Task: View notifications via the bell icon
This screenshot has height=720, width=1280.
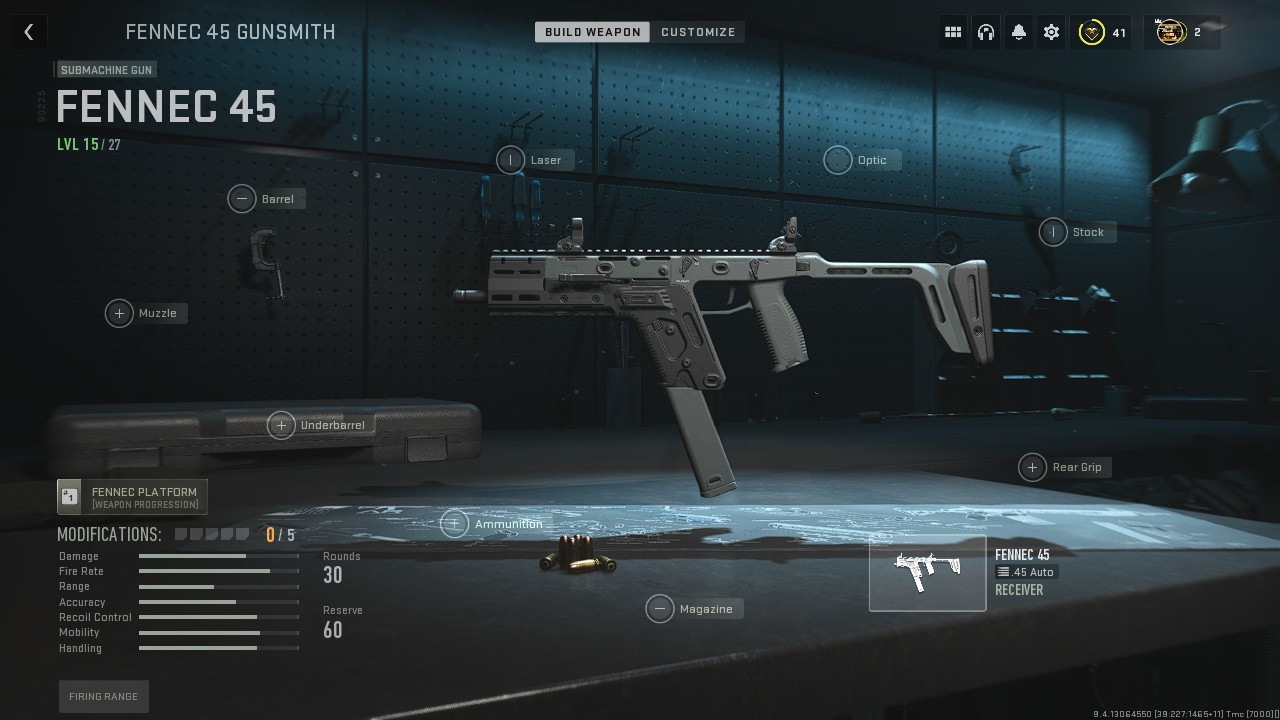Action: [1018, 31]
